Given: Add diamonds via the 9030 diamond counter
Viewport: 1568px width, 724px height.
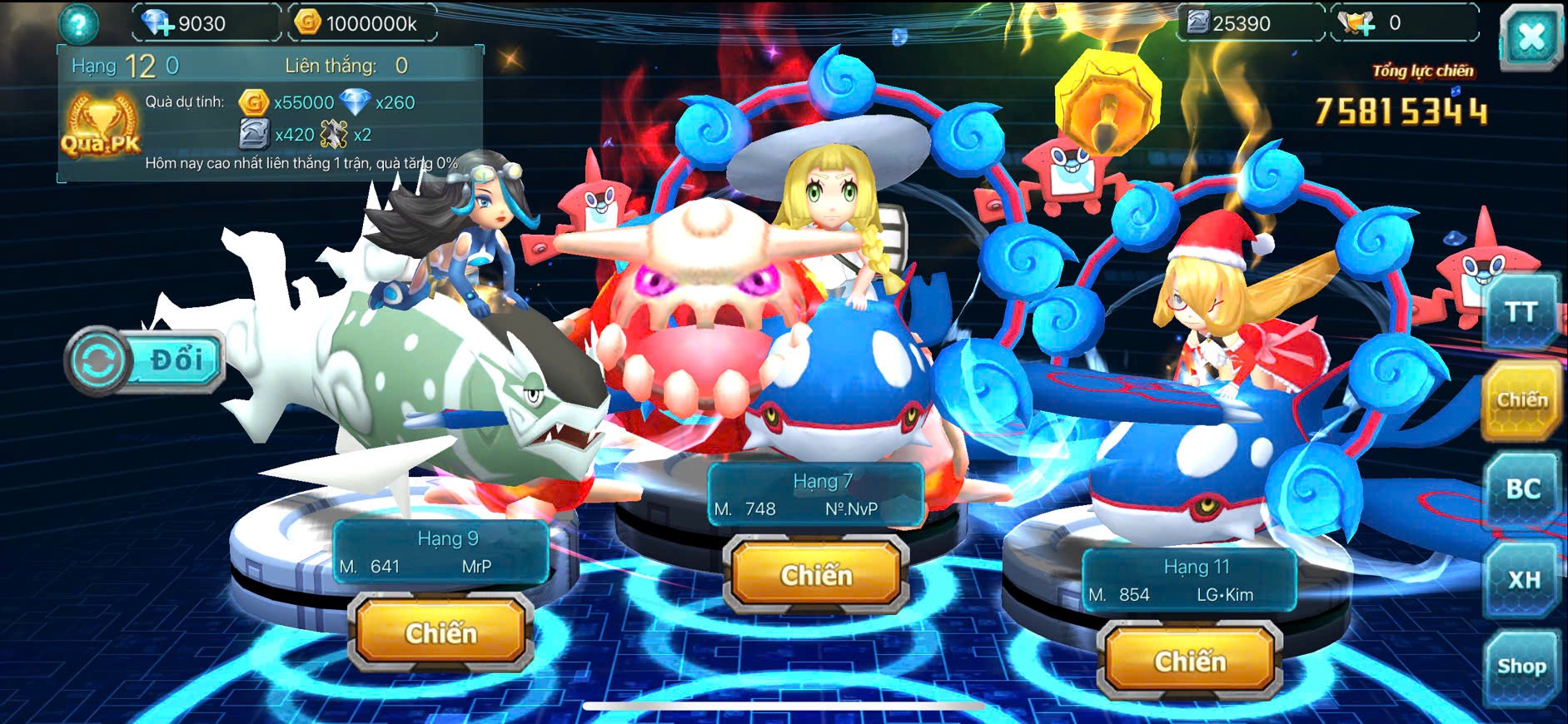Looking at the screenshot, I should [158, 23].
